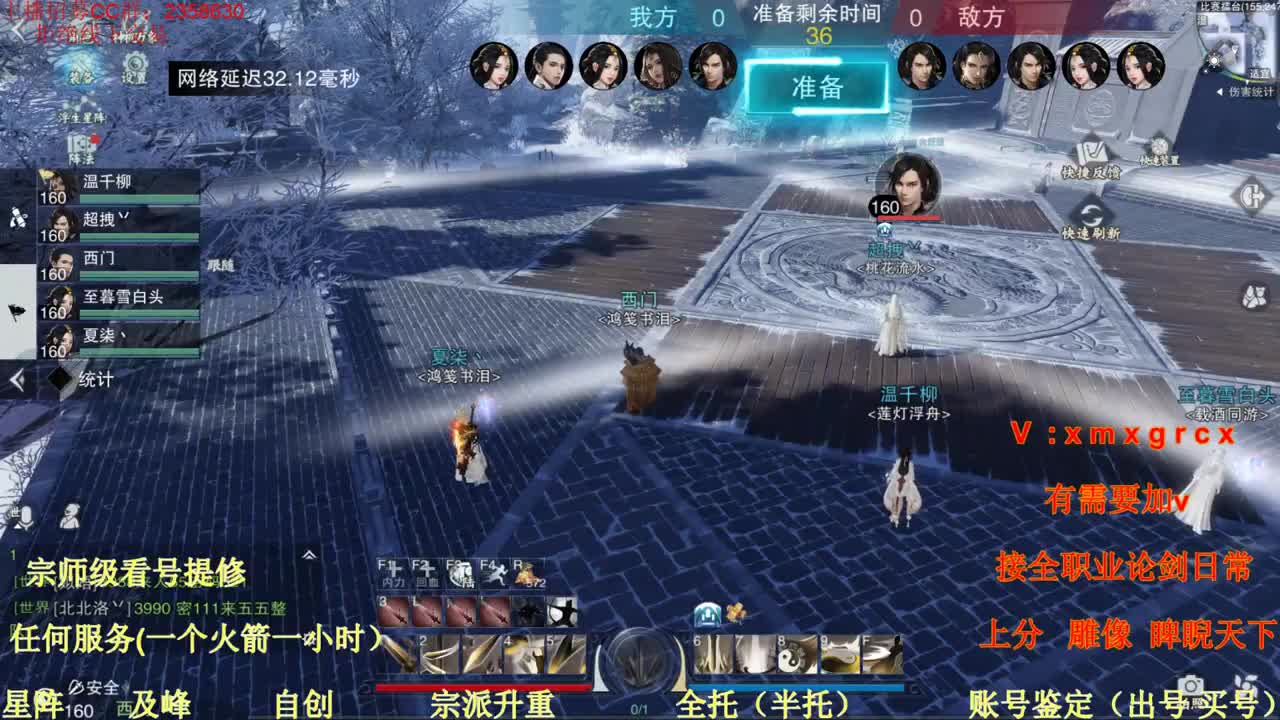Click the 快捷反馈 quick feedback icon
The image size is (1280, 720).
click(x=1093, y=150)
